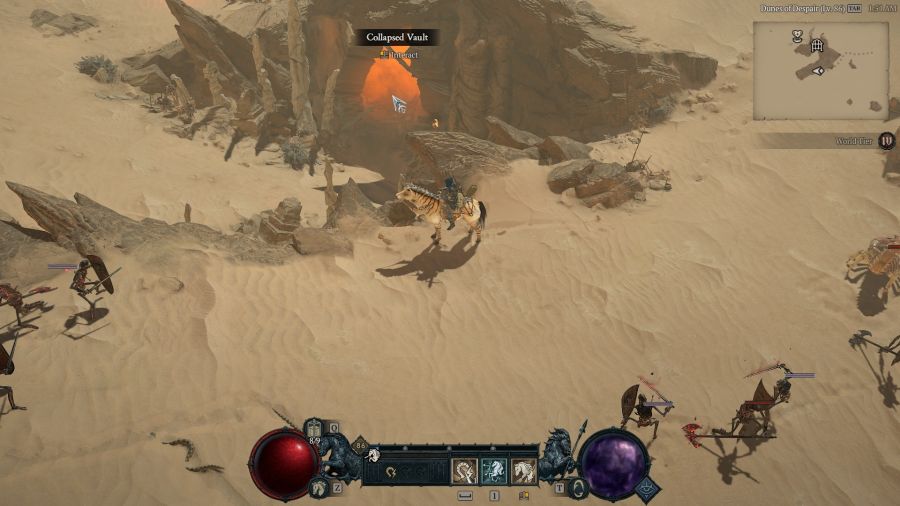Trigger the white horse dismount skill

pos(523,471)
